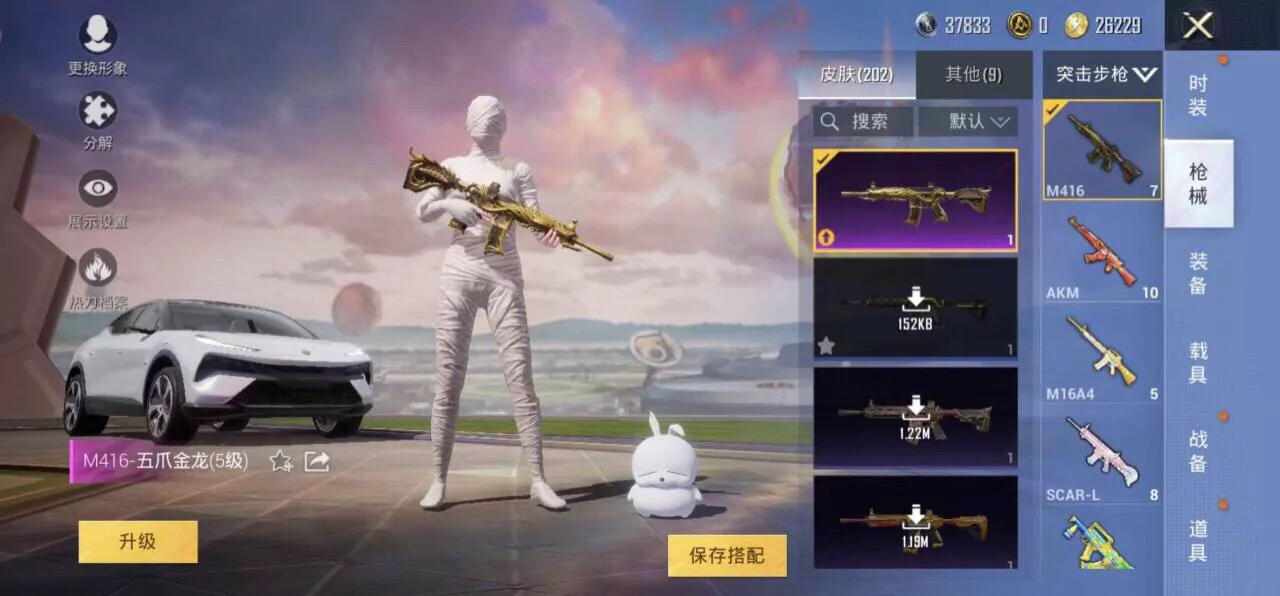The height and width of the screenshot is (596, 1280).
Task: Switch to the 皮肤(202) skins tab
Action: 856,75
